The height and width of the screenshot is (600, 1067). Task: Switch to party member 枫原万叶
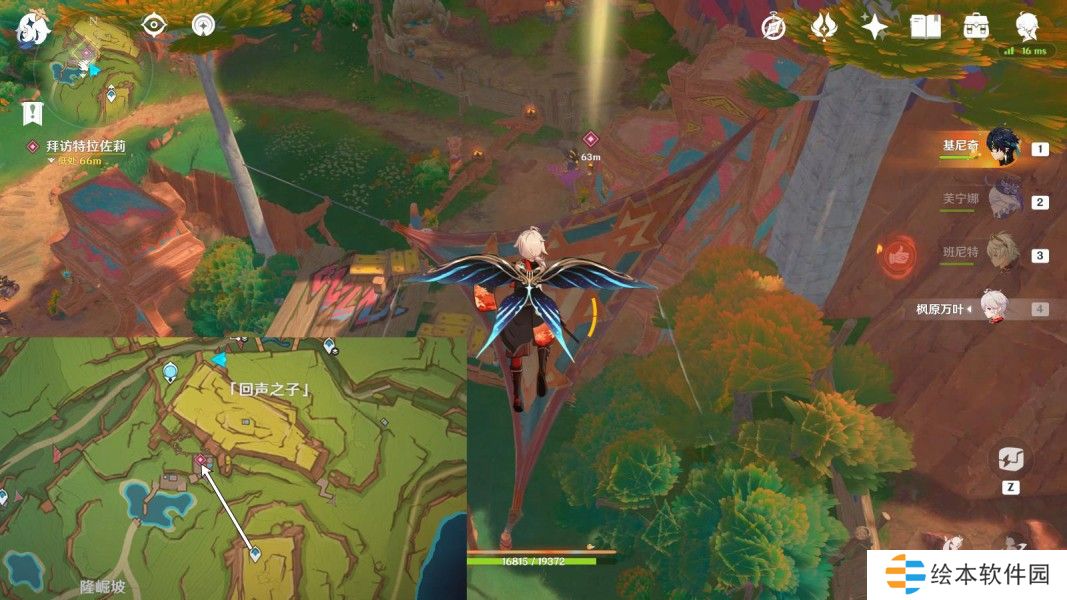(x=1001, y=308)
